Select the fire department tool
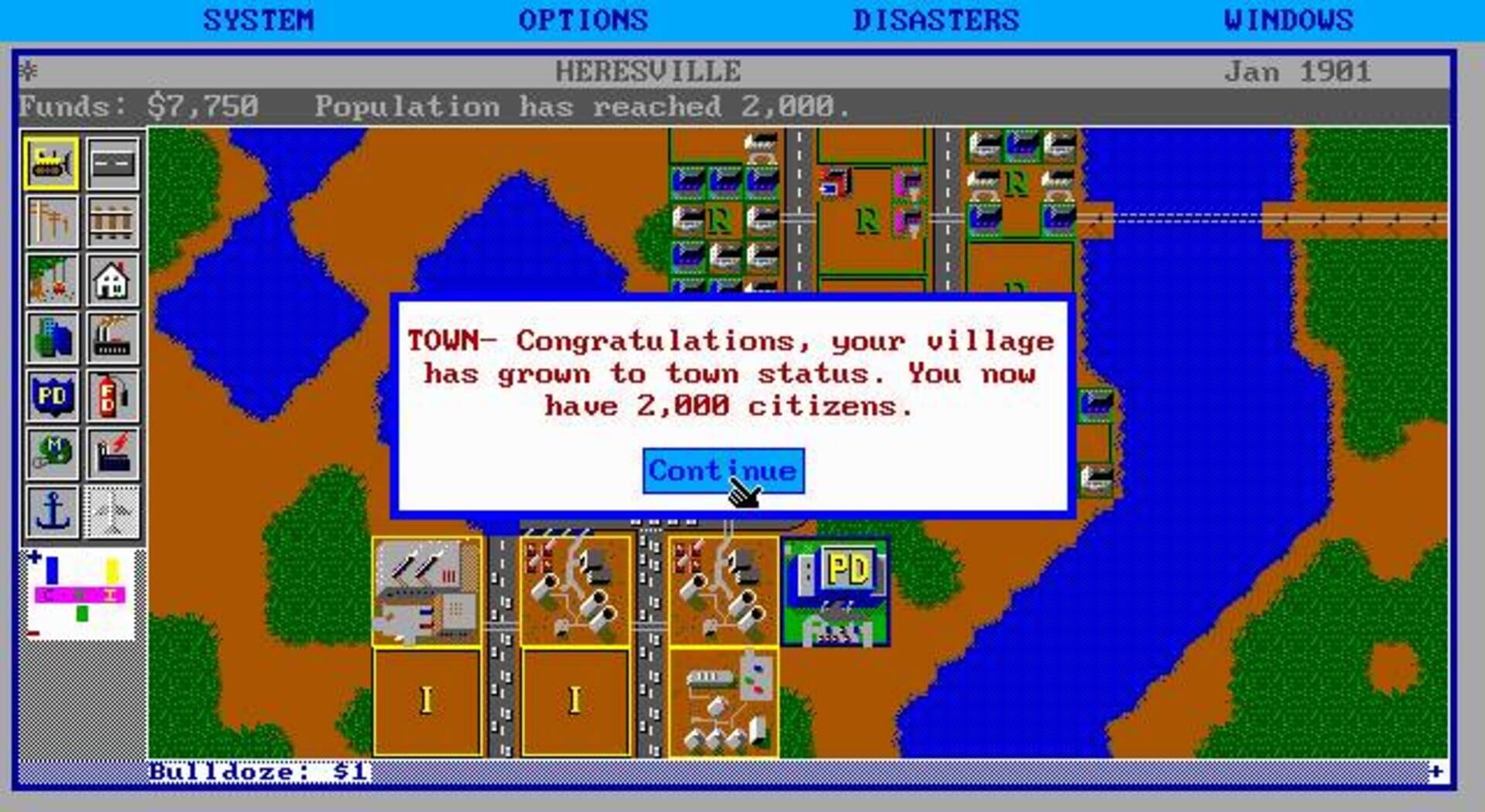The height and width of the screenshot is (812, 1485). pos(112,395)
